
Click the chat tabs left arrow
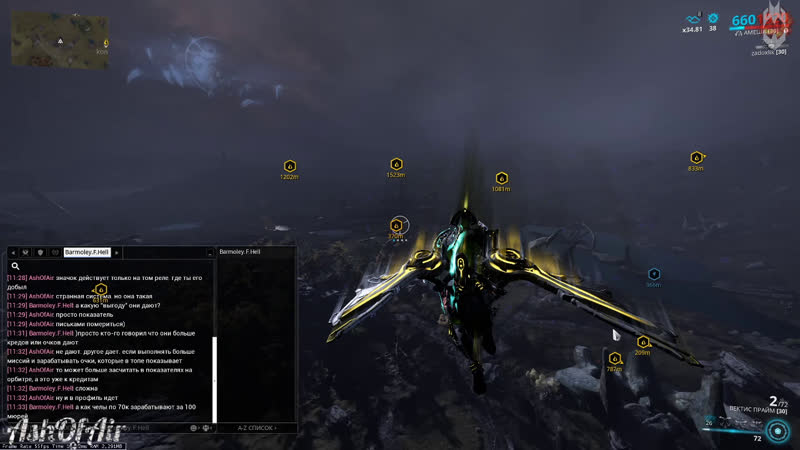pos(12,253)
